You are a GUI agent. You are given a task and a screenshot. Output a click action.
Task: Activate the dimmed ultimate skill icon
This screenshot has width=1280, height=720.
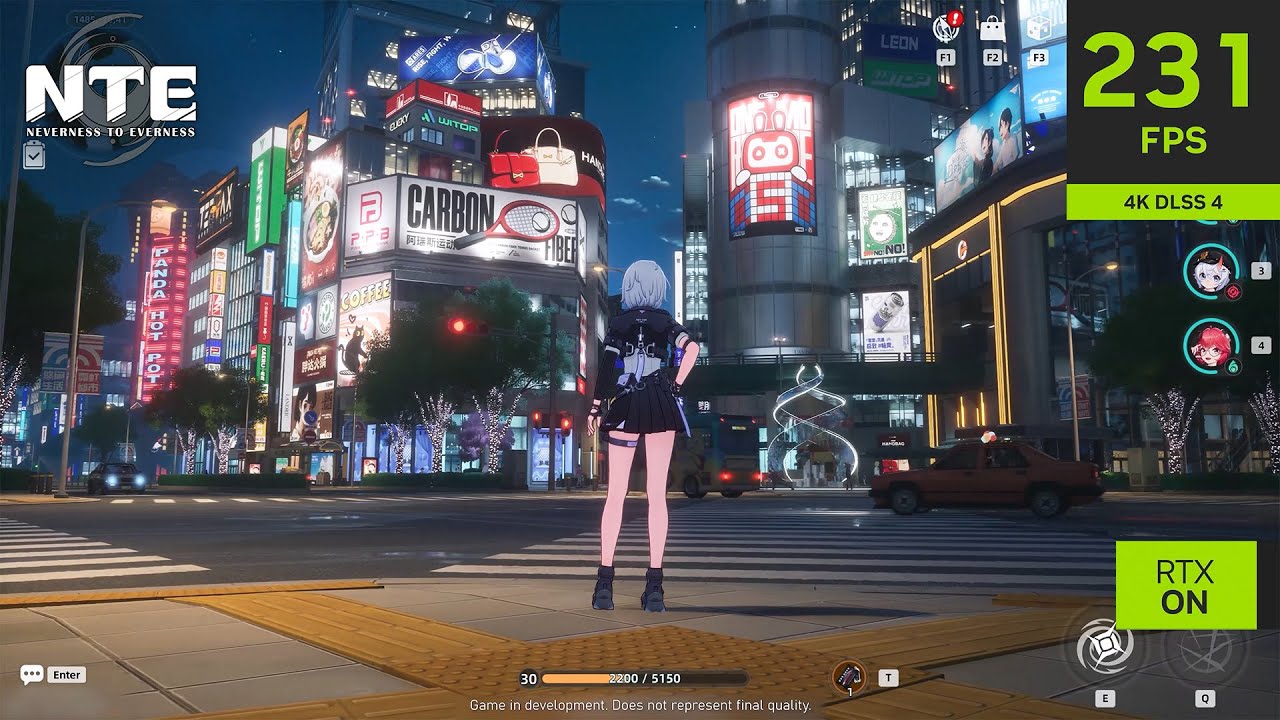tap(1205, 650)
